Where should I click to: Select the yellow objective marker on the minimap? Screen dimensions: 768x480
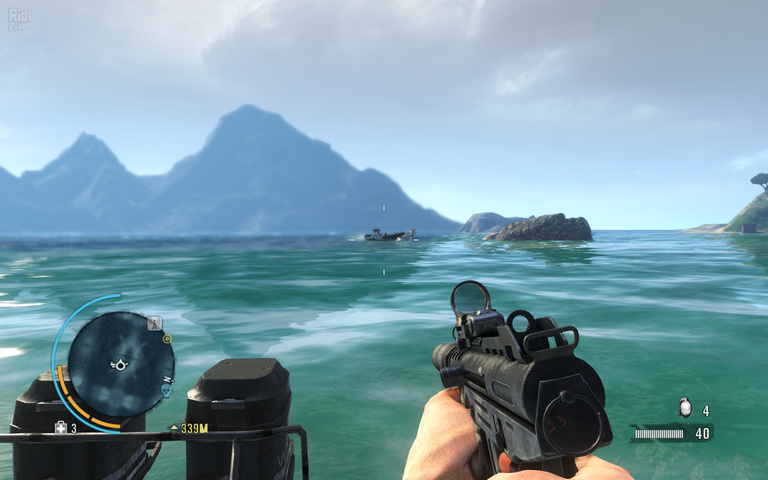pos(167,339)
